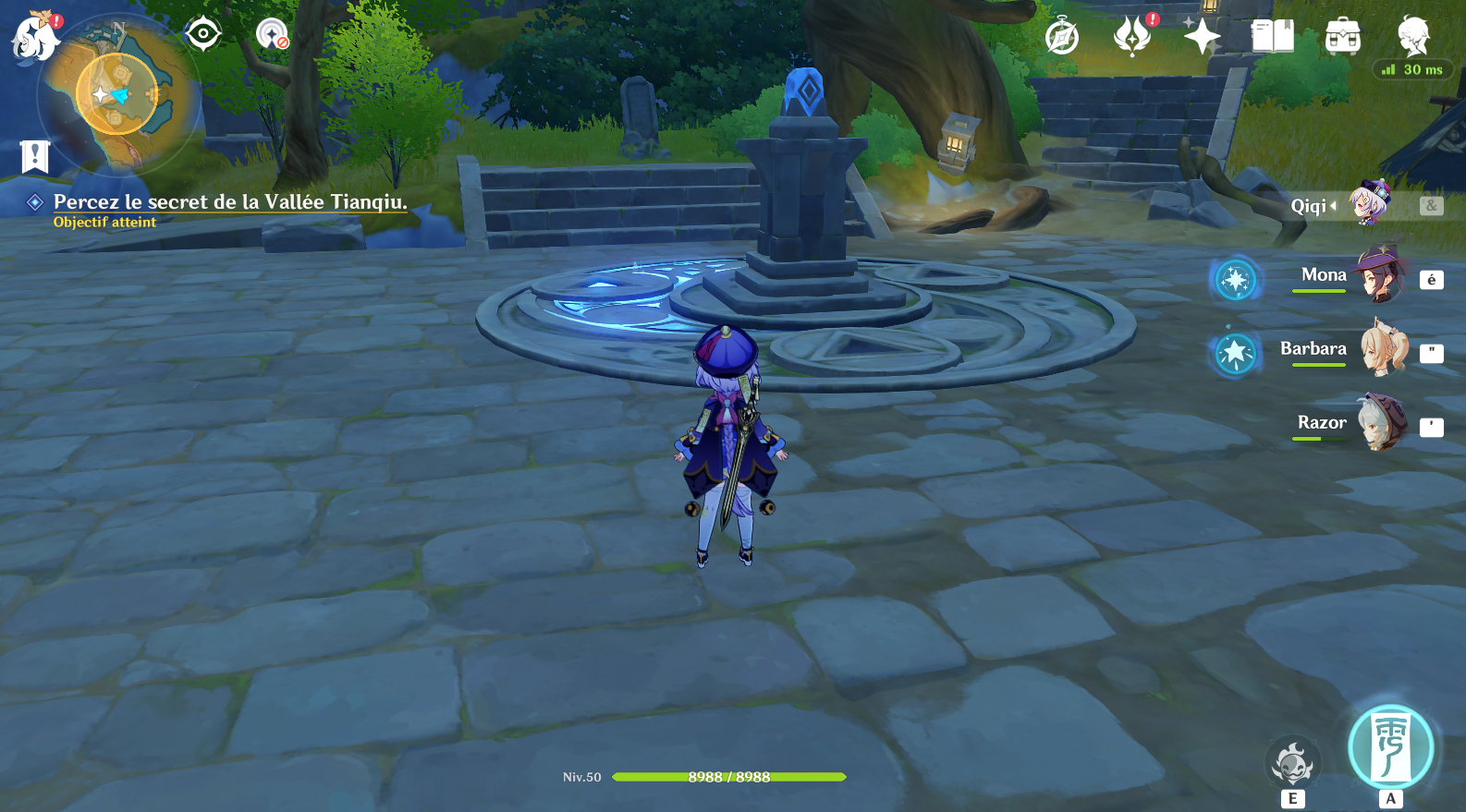The height and width of the screenshot is (812, 1466).
Task: Open the compass adventure icon
Action: [1062, 37]
